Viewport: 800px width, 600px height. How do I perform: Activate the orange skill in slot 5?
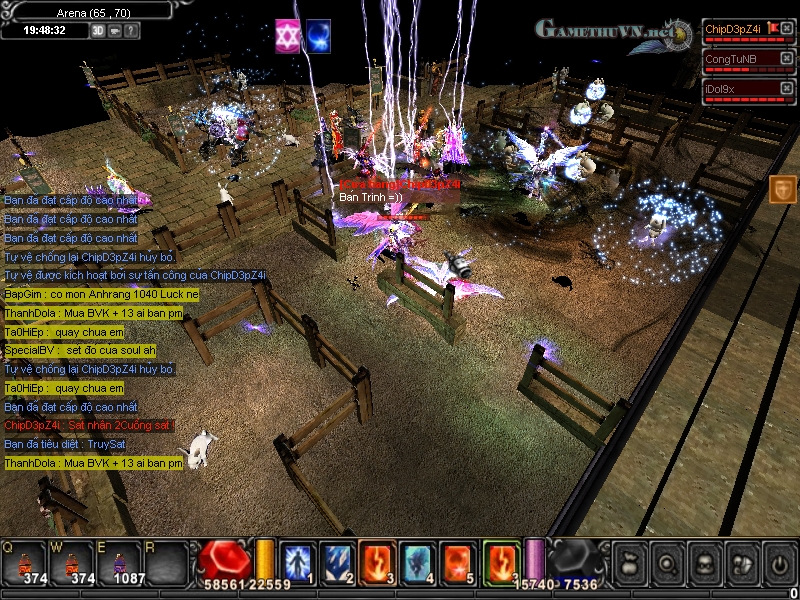457,561
